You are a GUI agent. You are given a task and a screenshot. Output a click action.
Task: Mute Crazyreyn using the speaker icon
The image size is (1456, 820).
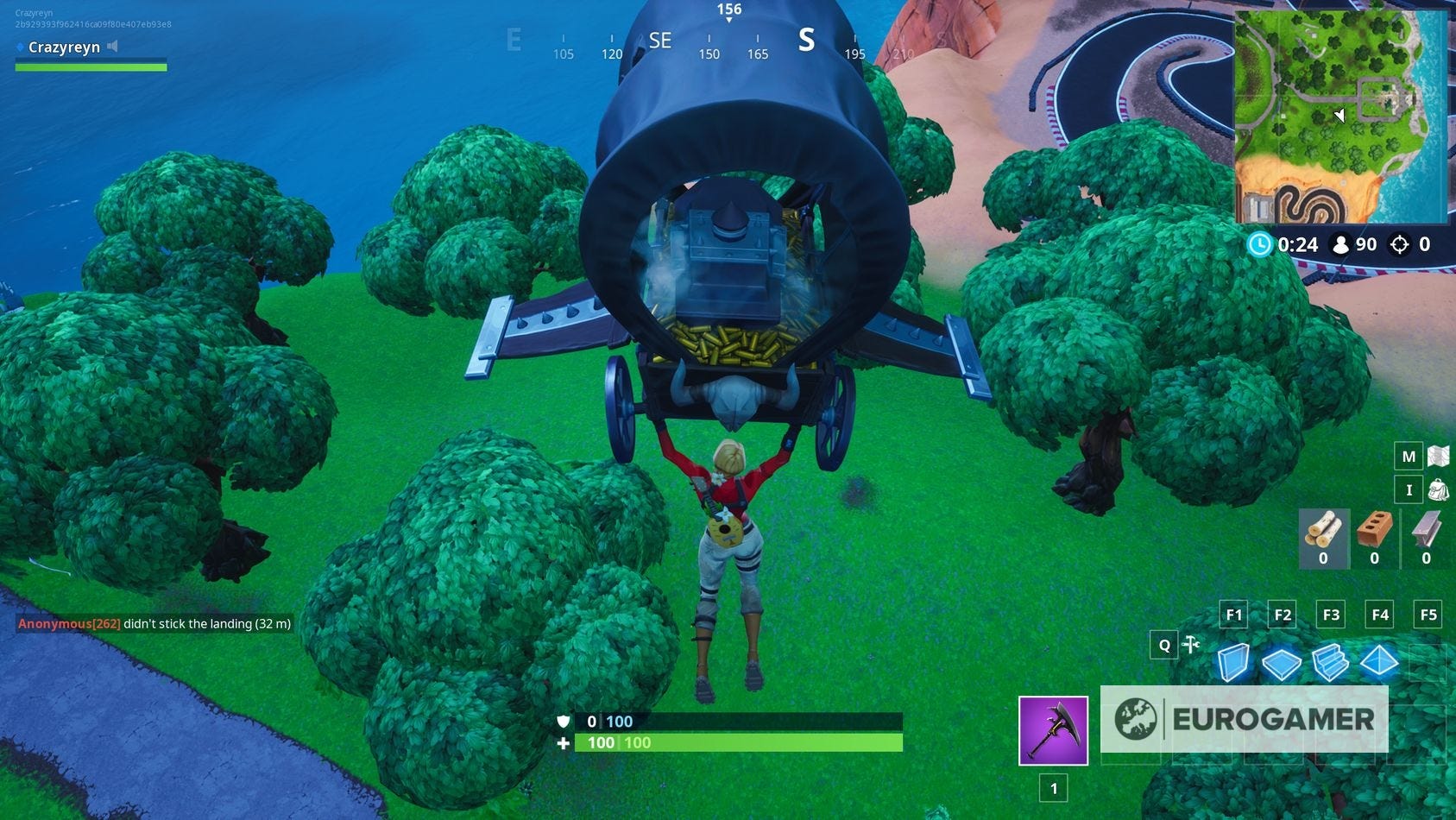(x=112, y=47)
